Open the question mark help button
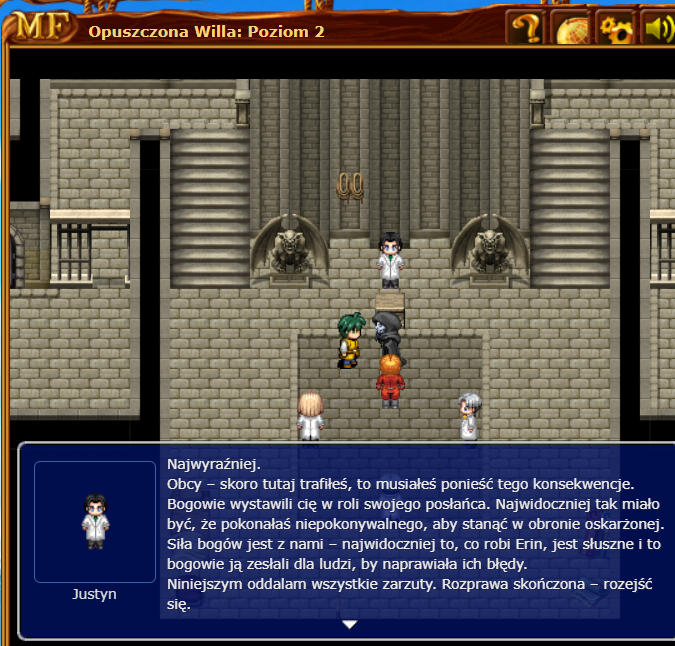The width and height of the screenshot is (675, 646). click(x=524, y=28)
